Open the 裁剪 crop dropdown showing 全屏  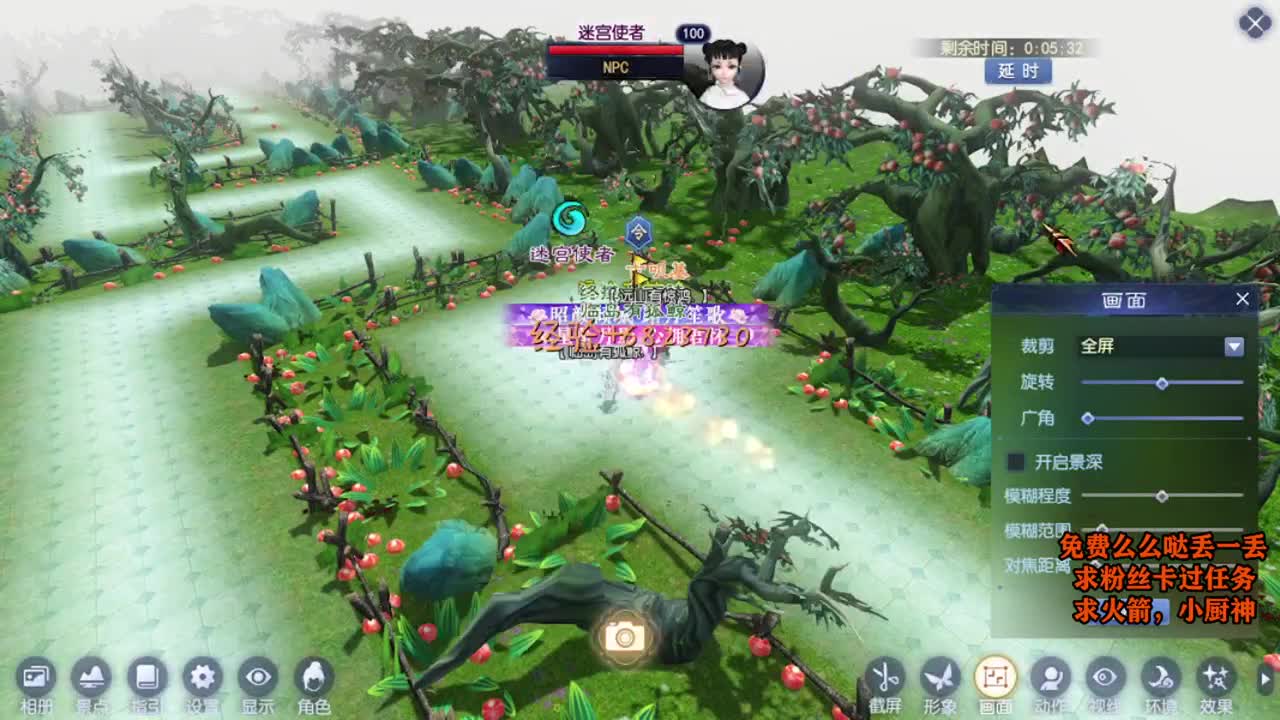pyautogui.click(x=1160, y=347)
